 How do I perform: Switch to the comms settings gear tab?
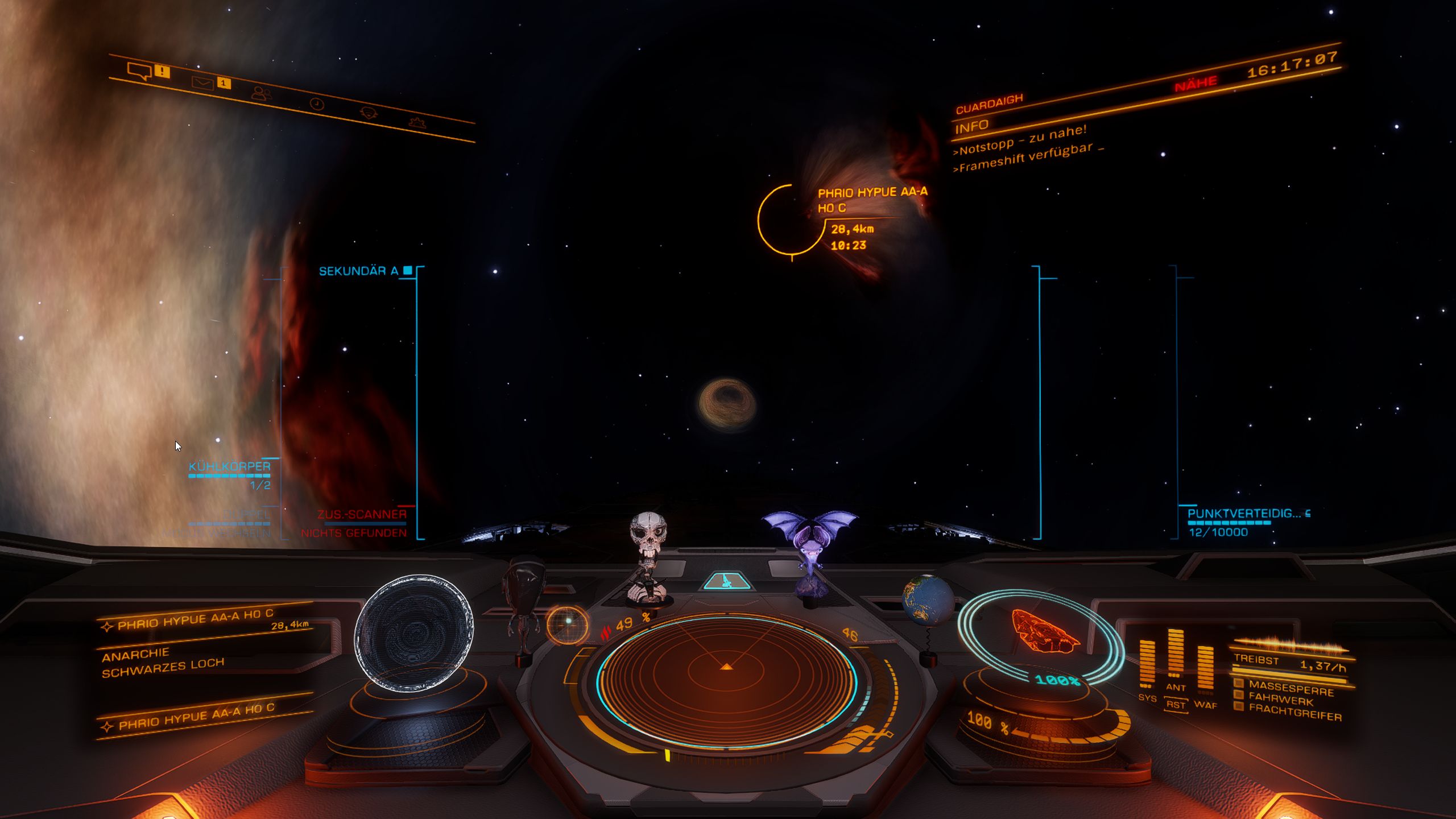417,122
